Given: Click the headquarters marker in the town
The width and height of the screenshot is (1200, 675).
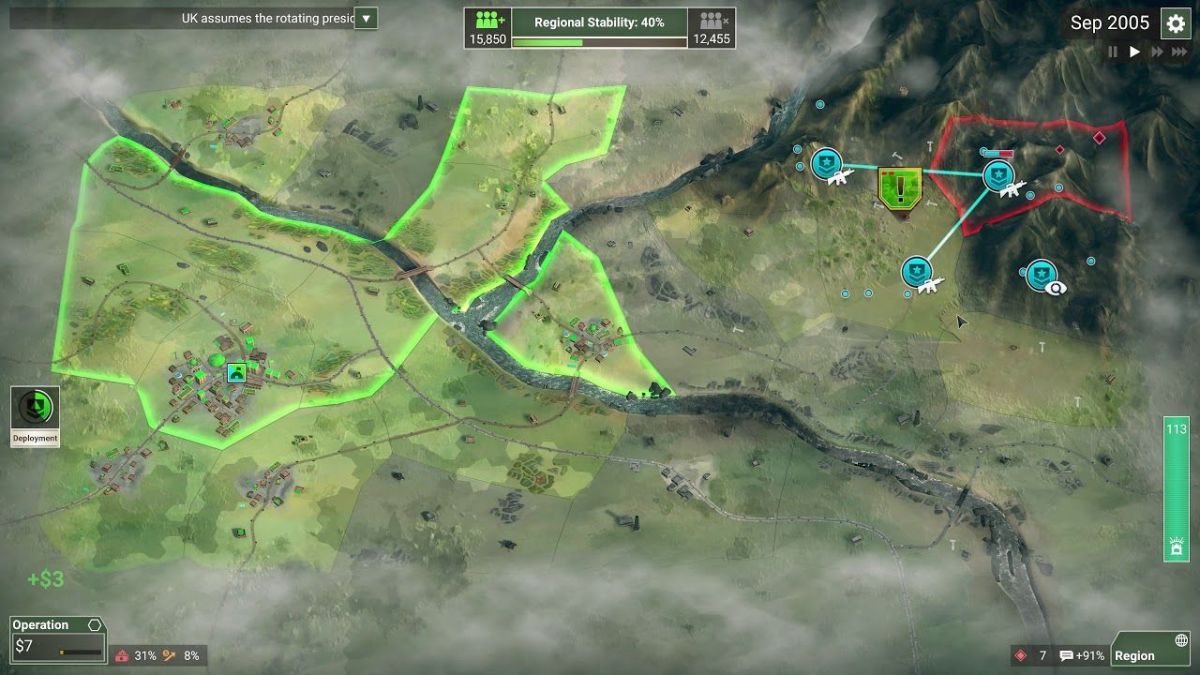Looking at the screenshot, I should (237, 373).
